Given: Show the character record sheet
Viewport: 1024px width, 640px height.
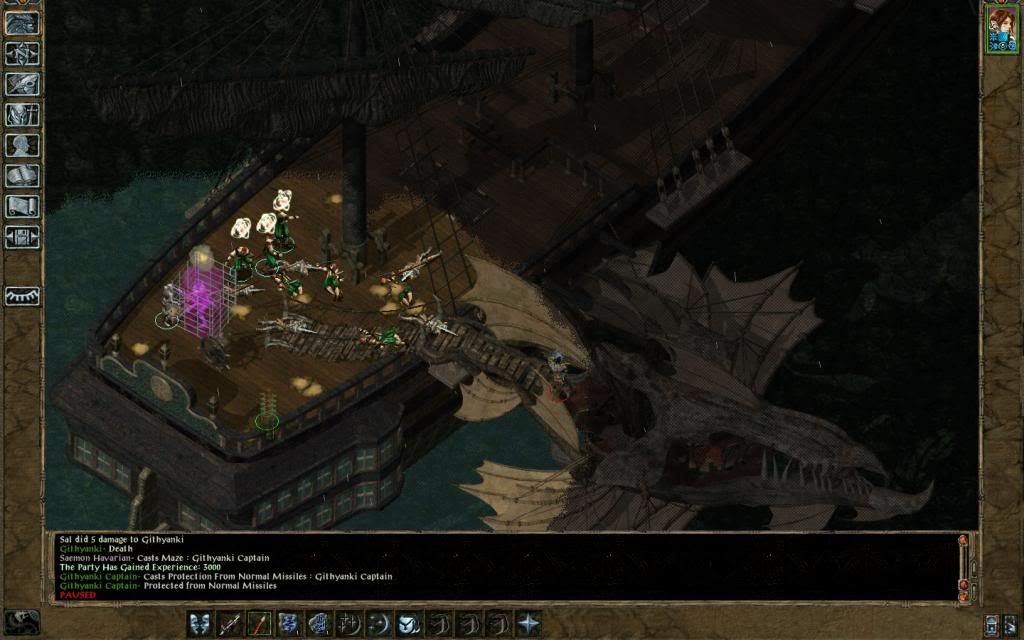Looking at the screenshot, I should [22, 145].
